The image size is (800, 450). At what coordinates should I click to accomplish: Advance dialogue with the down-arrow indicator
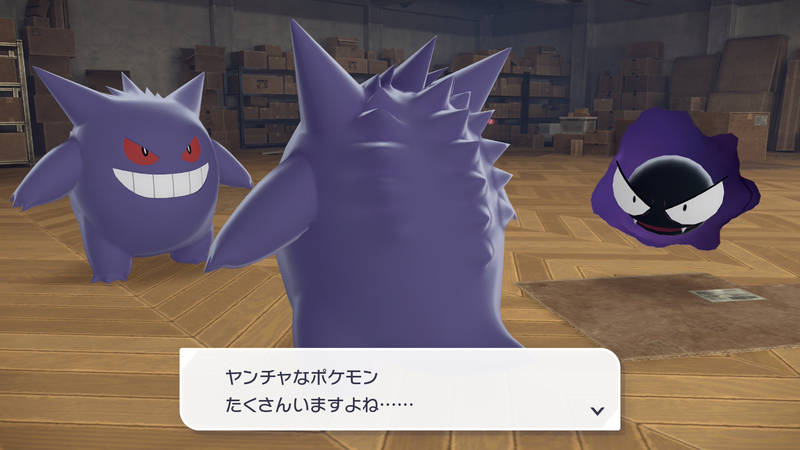tap(597, 410)
